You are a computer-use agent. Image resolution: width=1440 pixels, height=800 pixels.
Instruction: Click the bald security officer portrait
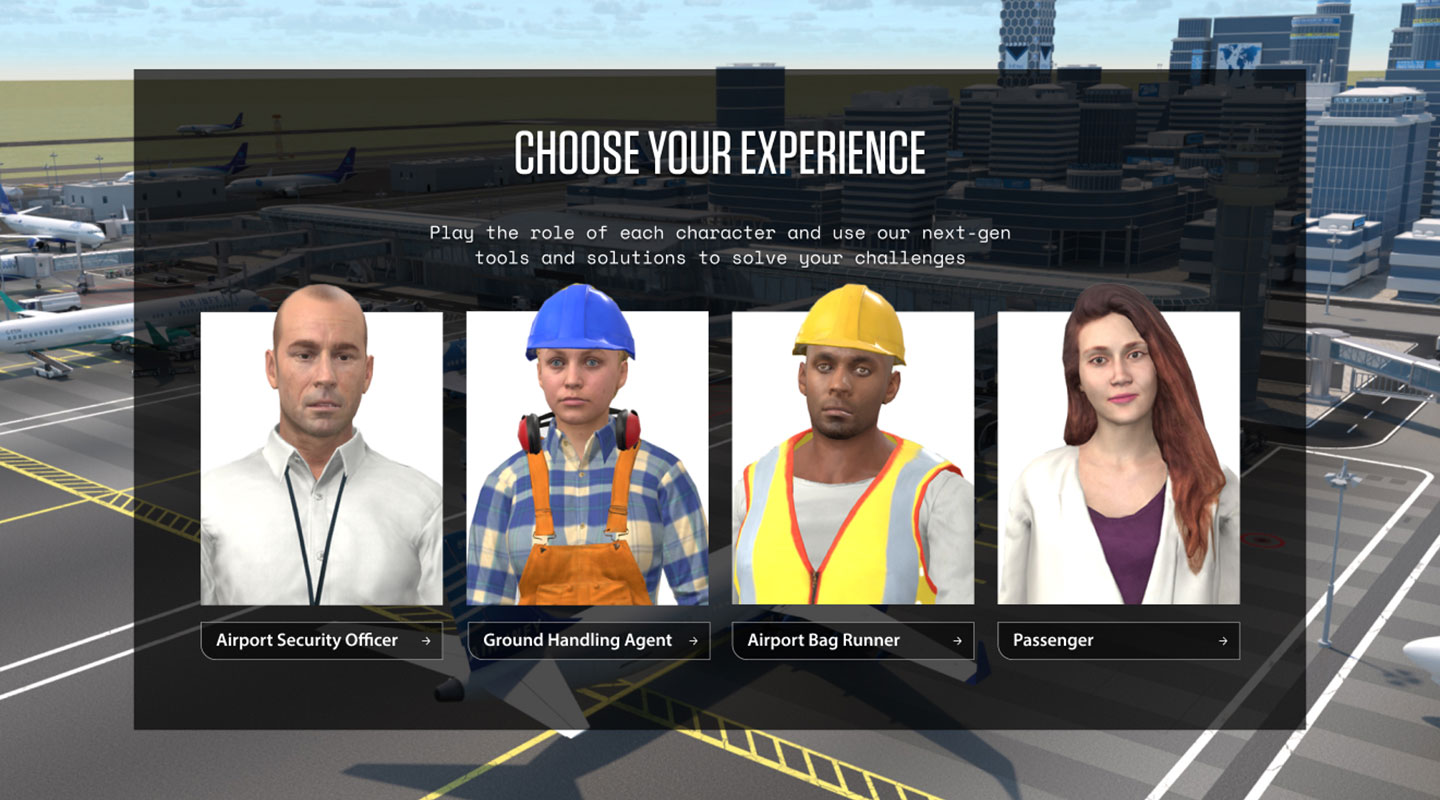(x=321, y=457)
